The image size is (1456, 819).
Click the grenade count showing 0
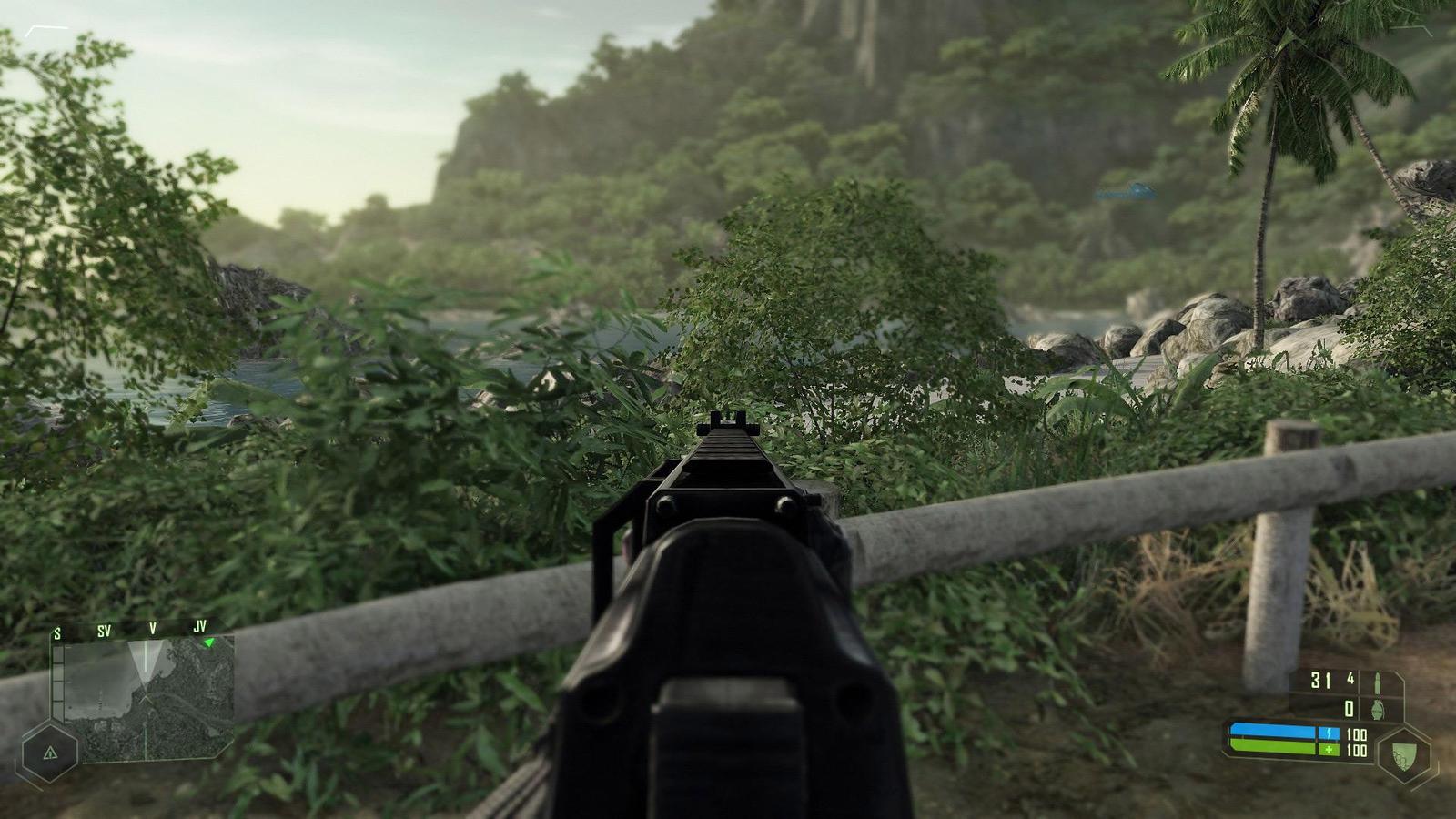click(1349, 710)
